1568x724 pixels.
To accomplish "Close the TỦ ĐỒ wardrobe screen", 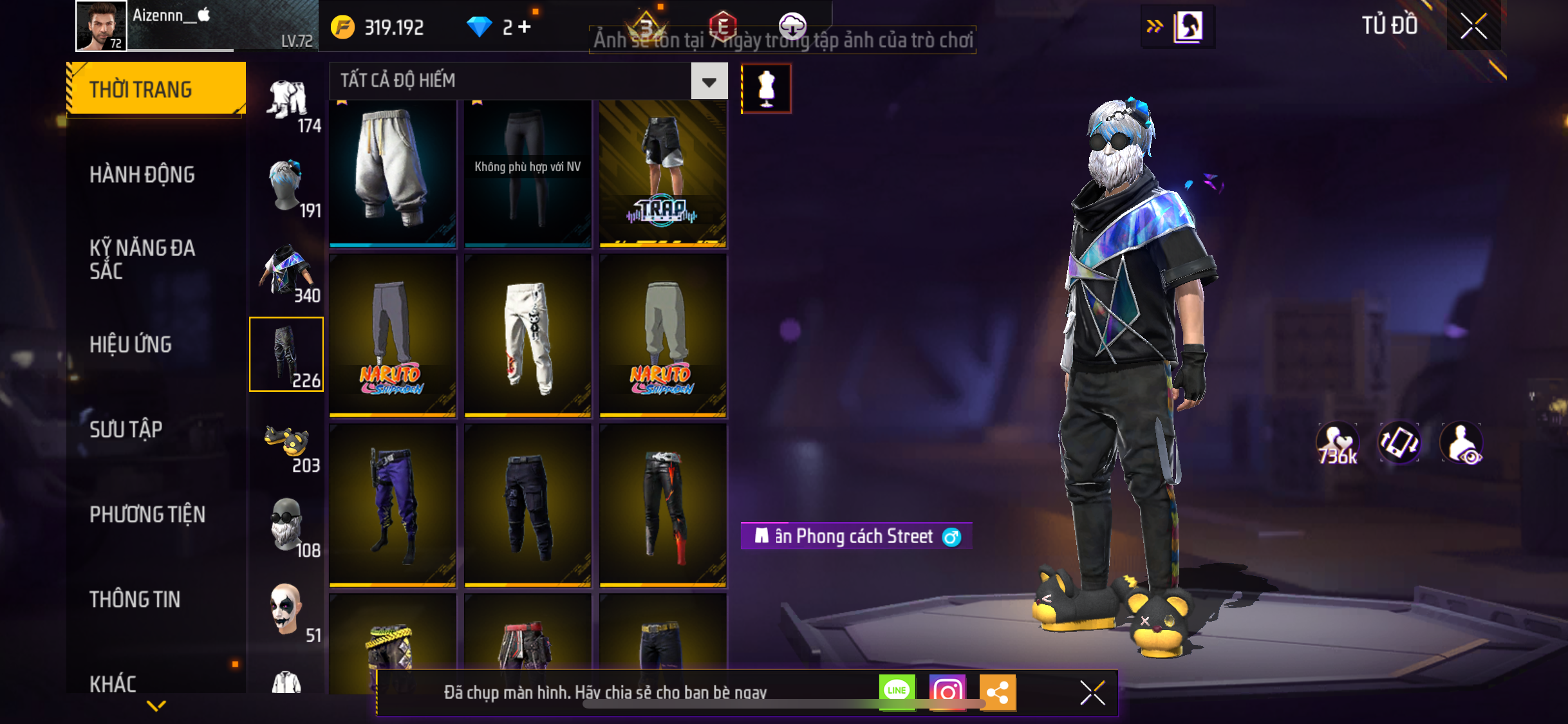I will [1473, 26].
